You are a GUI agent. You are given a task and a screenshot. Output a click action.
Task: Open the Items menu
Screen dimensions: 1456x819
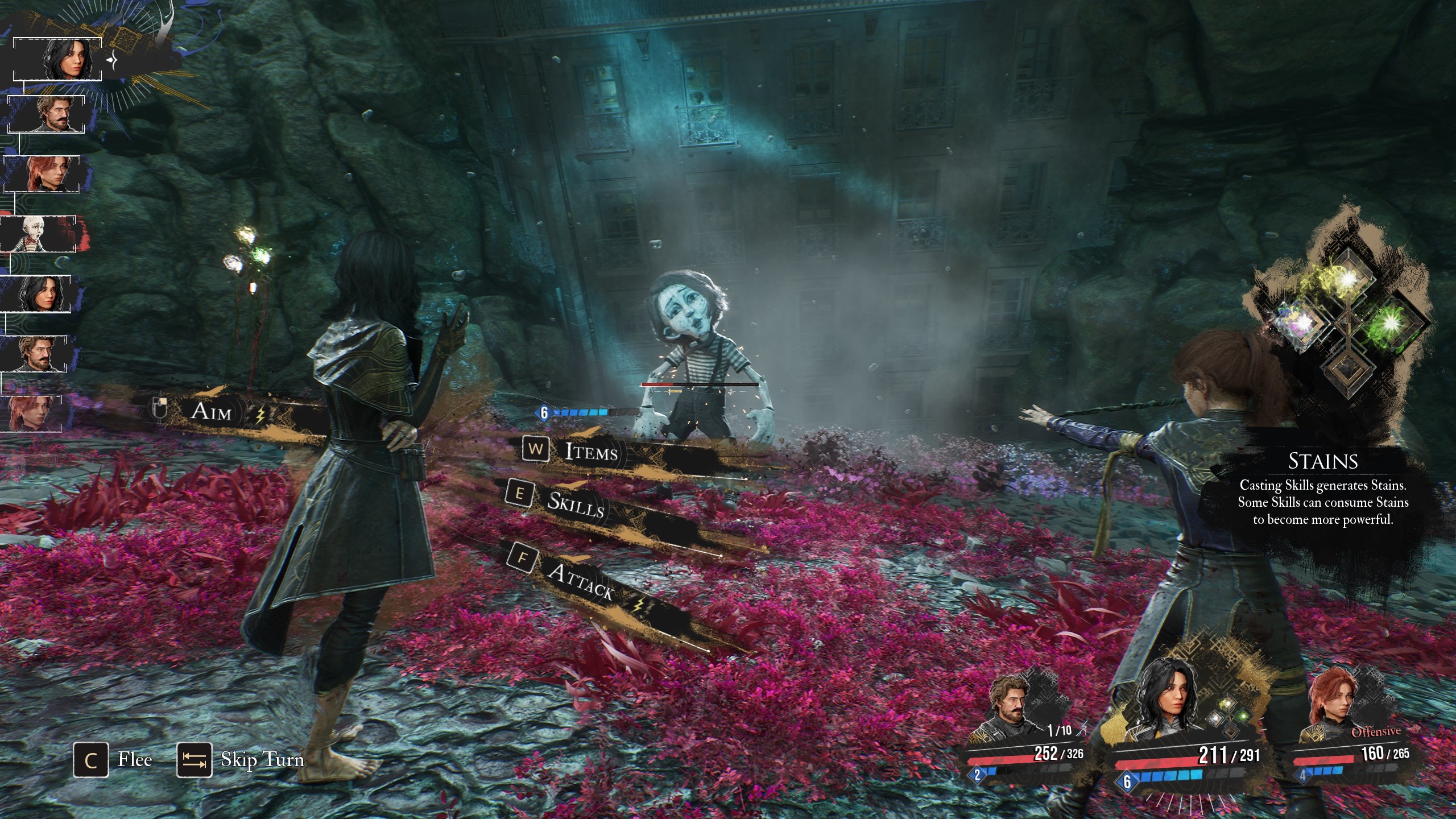click(590, 452)
